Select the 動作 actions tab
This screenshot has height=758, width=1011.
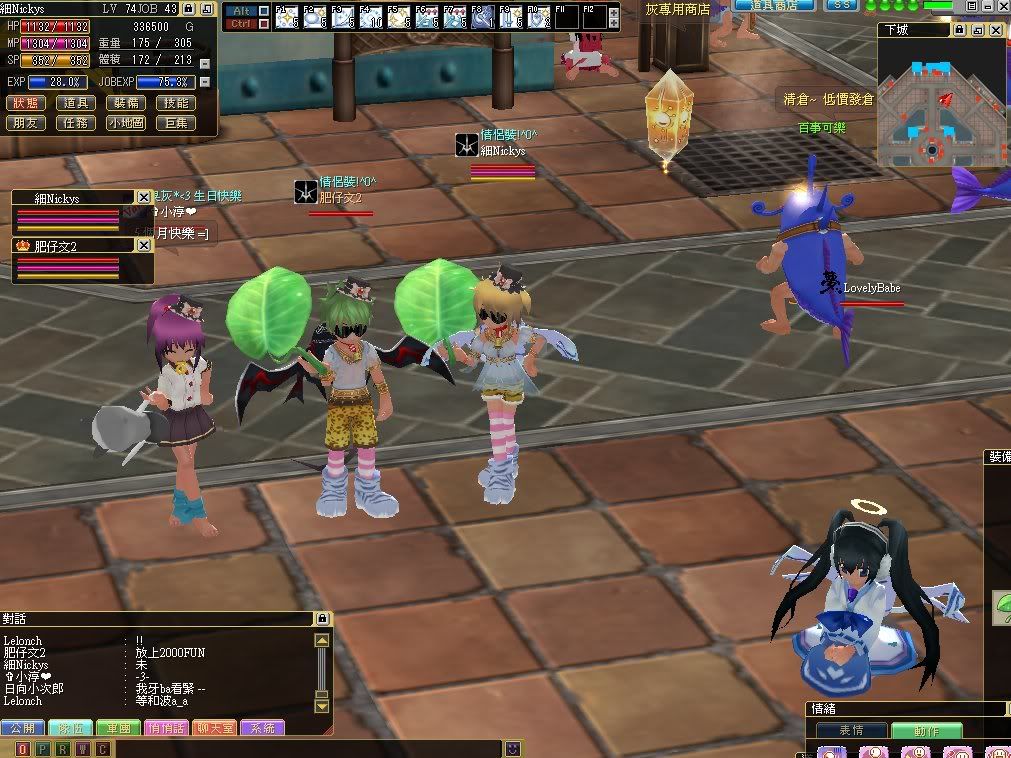point(926,731)
